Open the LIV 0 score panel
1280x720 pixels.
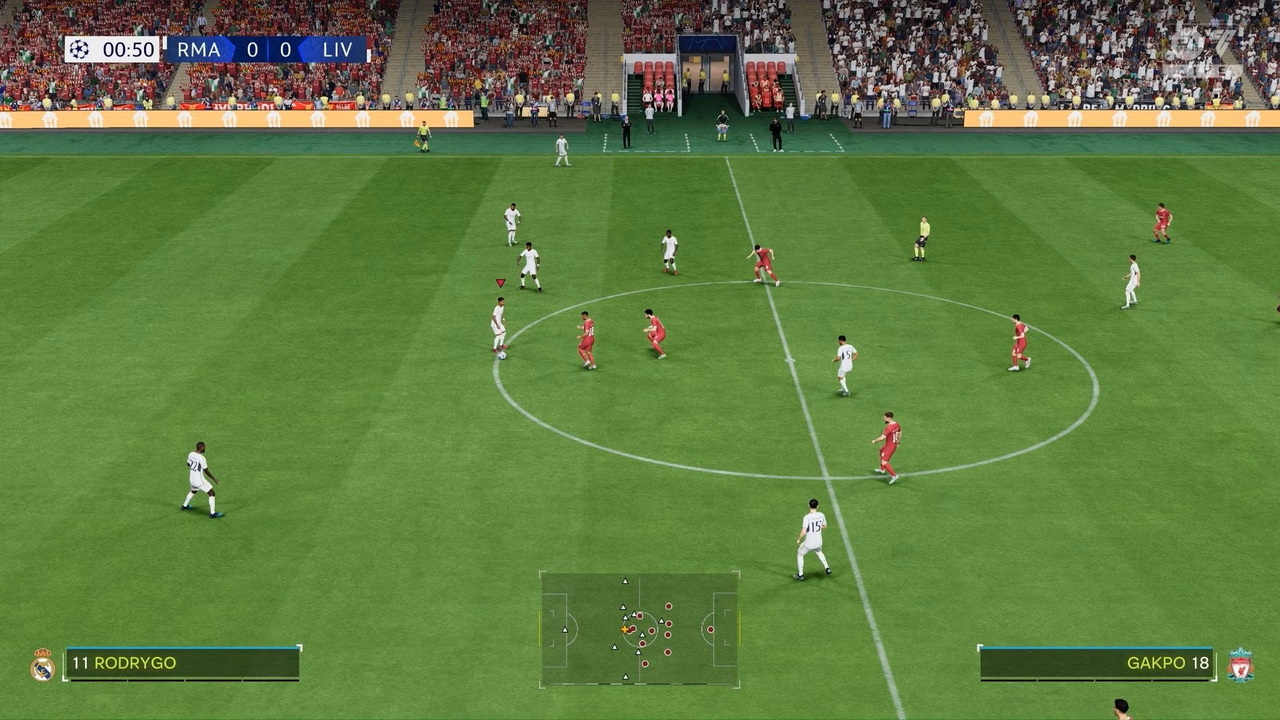click(x=285, y=48)
